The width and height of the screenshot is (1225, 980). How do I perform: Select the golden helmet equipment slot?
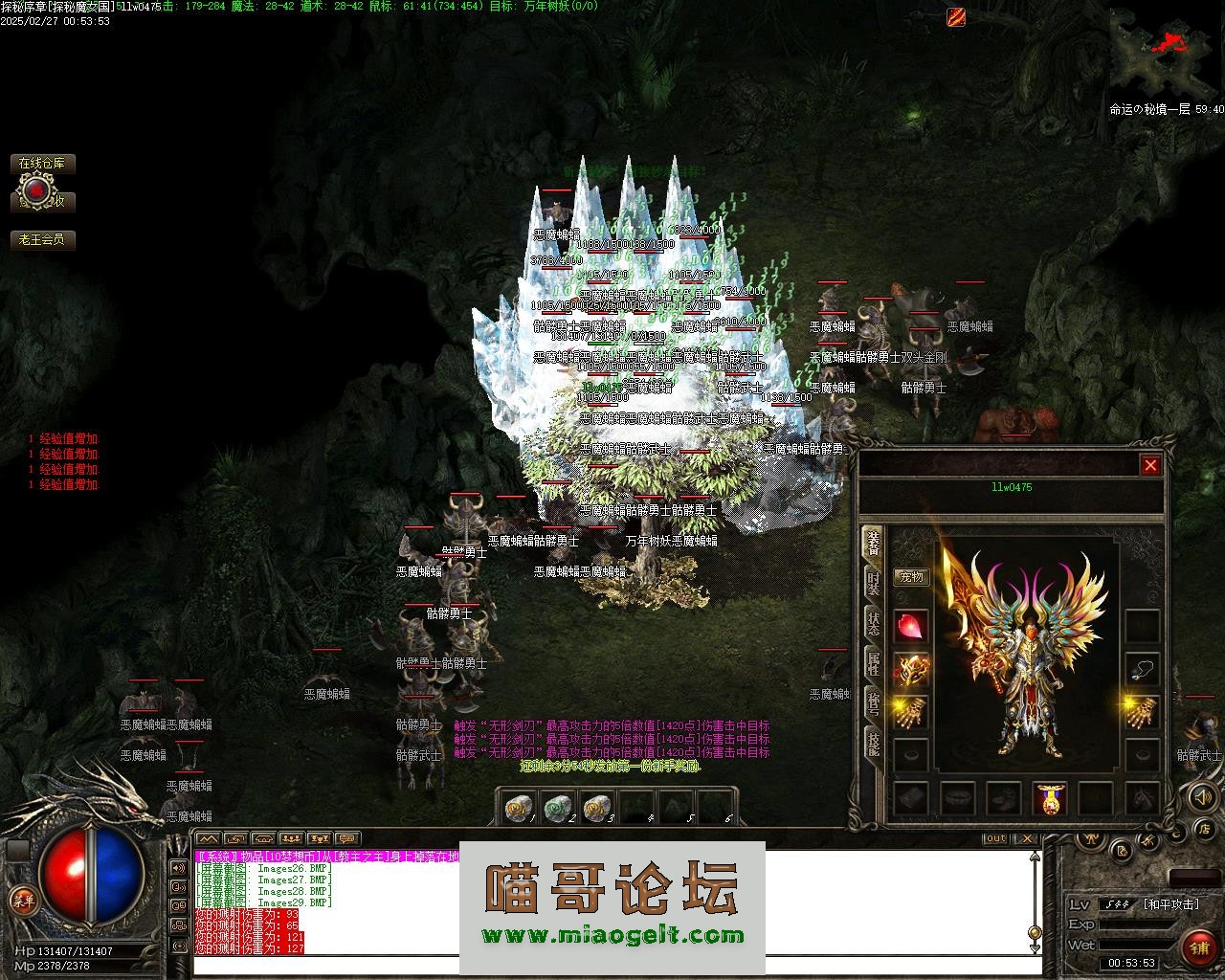click(x=911, y=670)
